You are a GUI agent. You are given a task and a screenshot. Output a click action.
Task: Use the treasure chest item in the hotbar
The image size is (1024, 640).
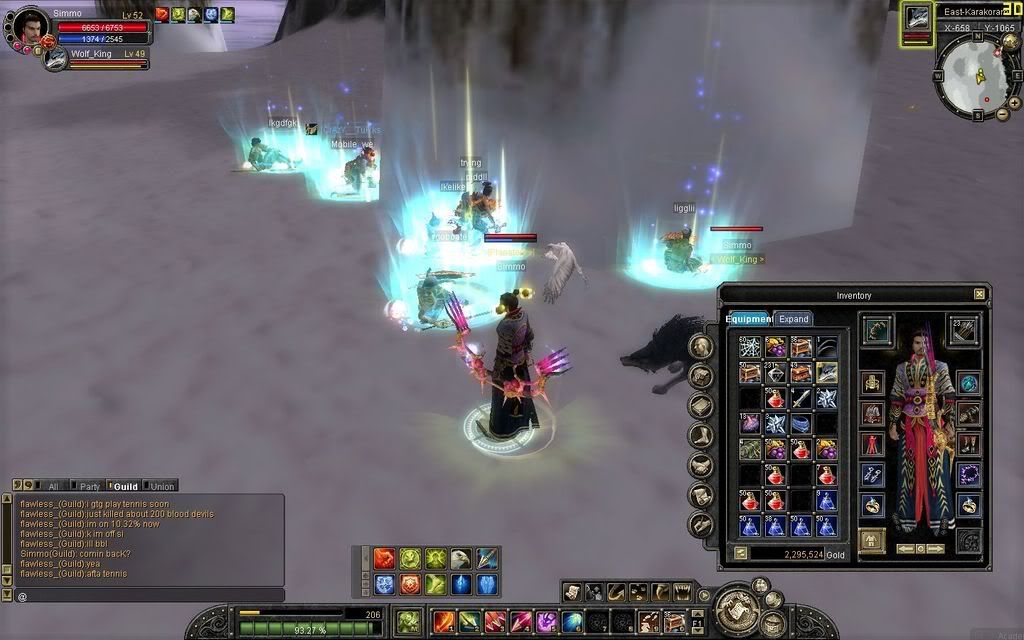click(x=676, y=621)
